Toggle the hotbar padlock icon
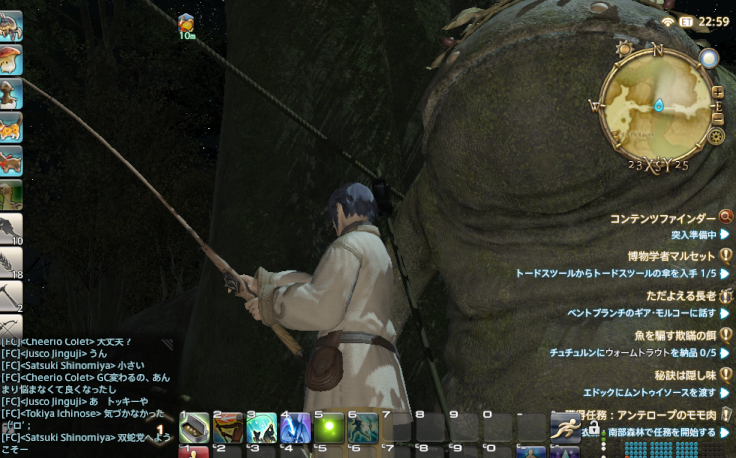This screenshot has height=458, width=736. (x=594, y=427)
